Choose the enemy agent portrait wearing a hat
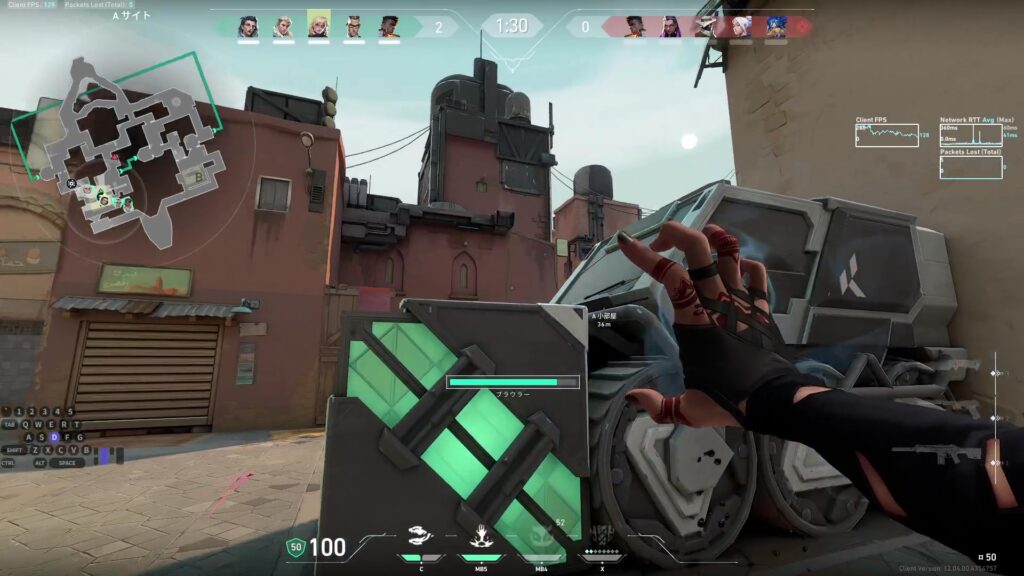Image resolution: width=1024 pixels, height=576 pixels. [706, 26]
